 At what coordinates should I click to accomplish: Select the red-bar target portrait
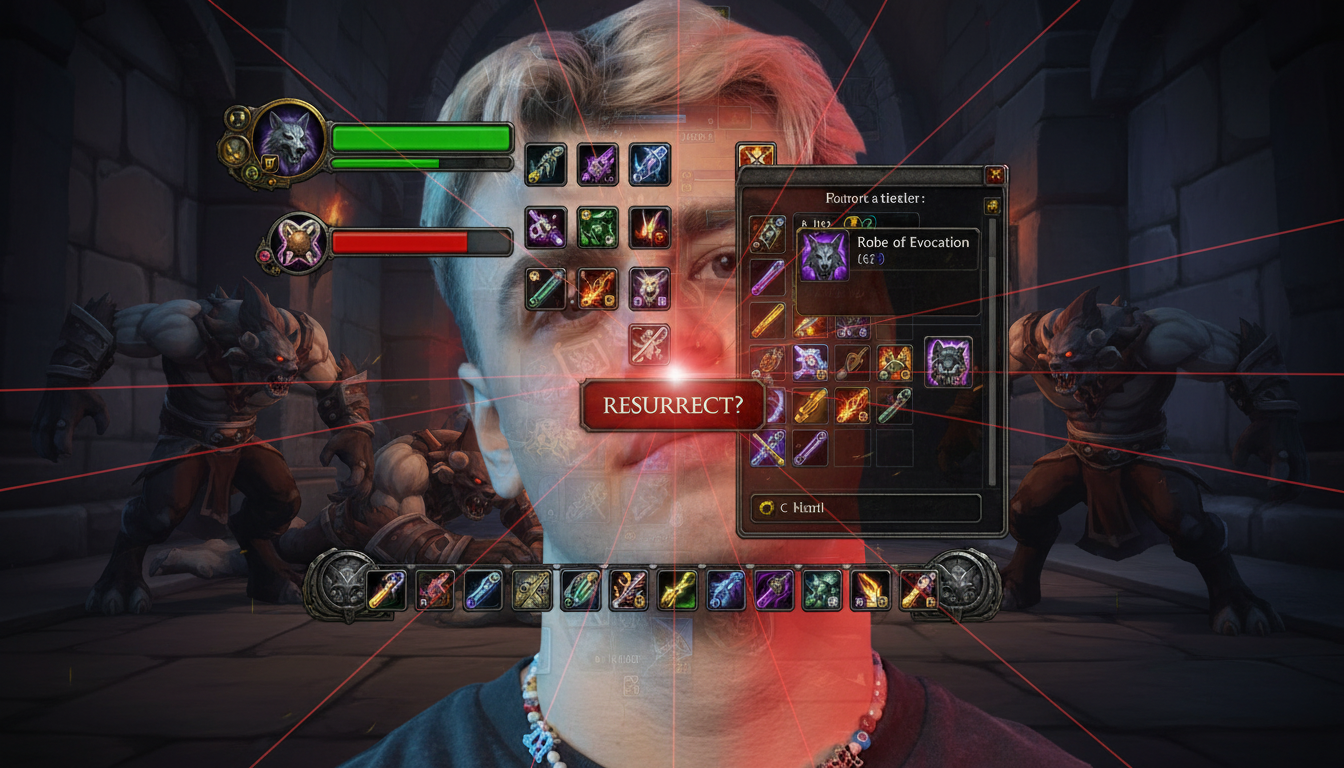[x=297, y=244]
